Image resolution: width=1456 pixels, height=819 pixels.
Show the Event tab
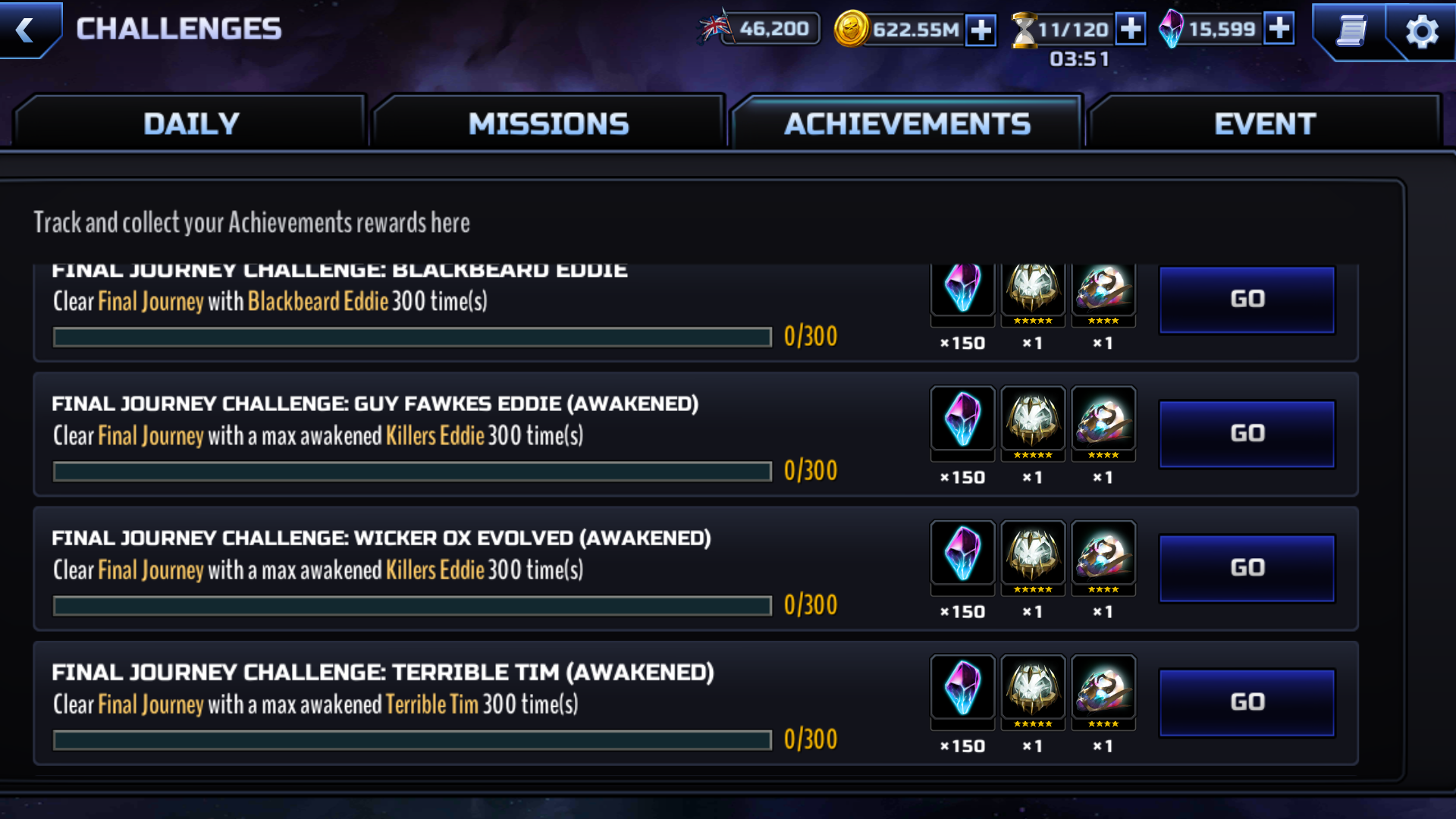pos(1264,124)
